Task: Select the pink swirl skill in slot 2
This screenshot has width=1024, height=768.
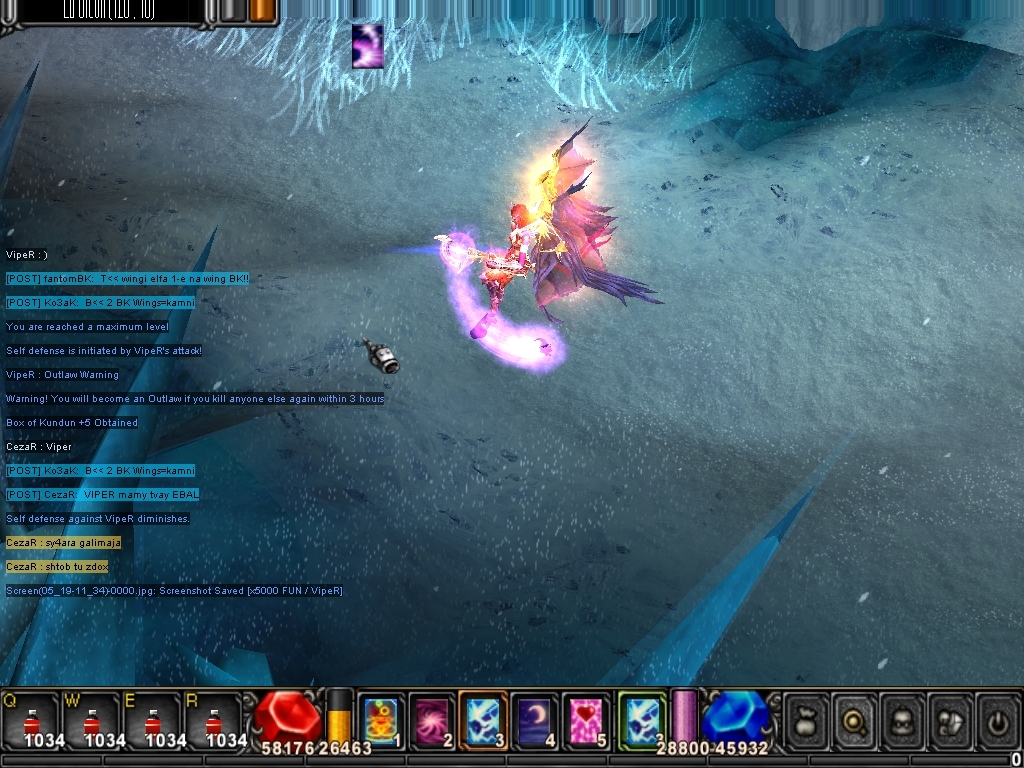Action: click(x=432, y=720)
